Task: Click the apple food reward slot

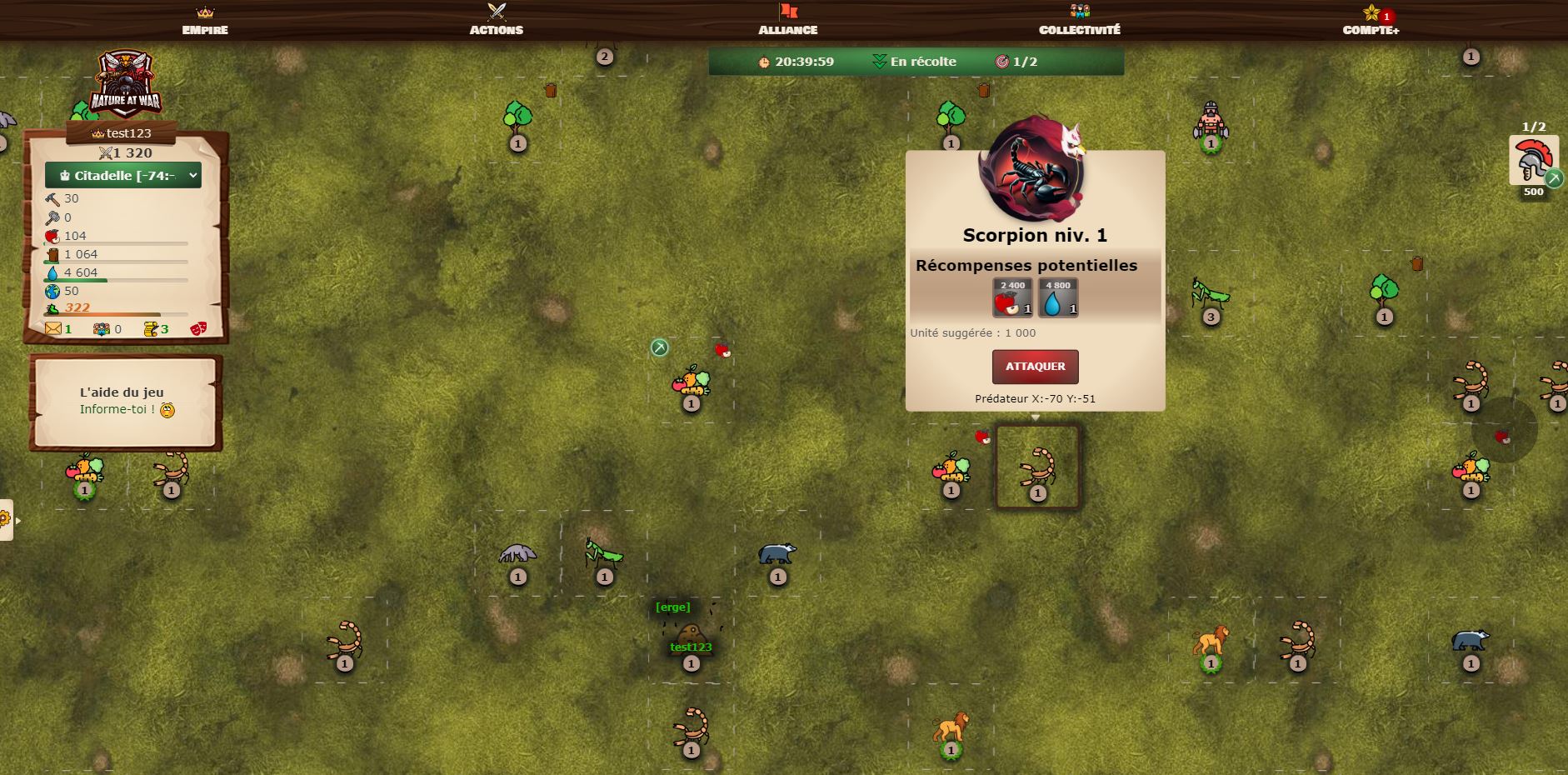Action: pyautogui.click(x=1012, y=298)
